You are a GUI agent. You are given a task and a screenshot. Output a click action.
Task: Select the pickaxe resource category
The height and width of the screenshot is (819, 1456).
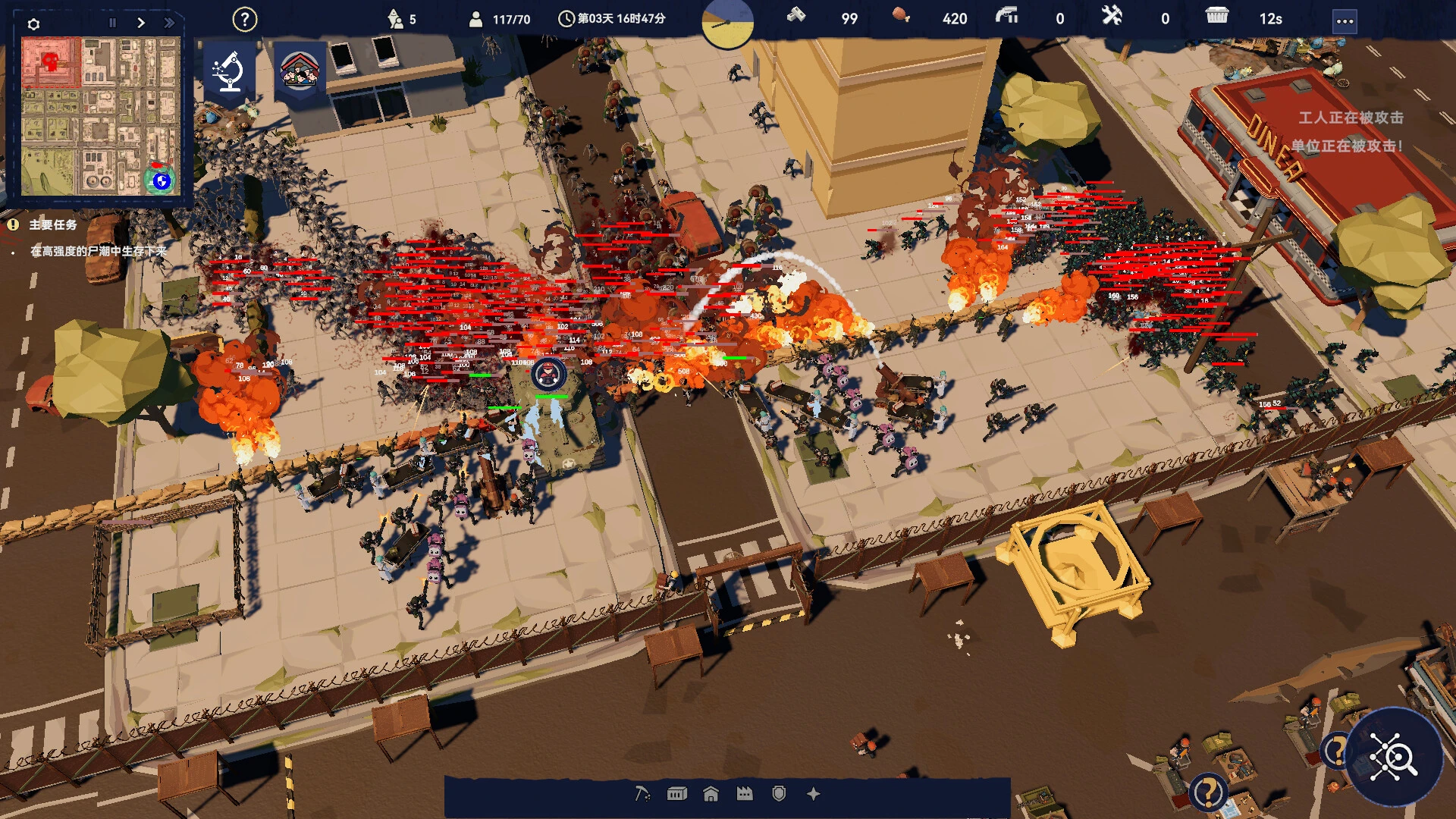click(x=641, y=793)
